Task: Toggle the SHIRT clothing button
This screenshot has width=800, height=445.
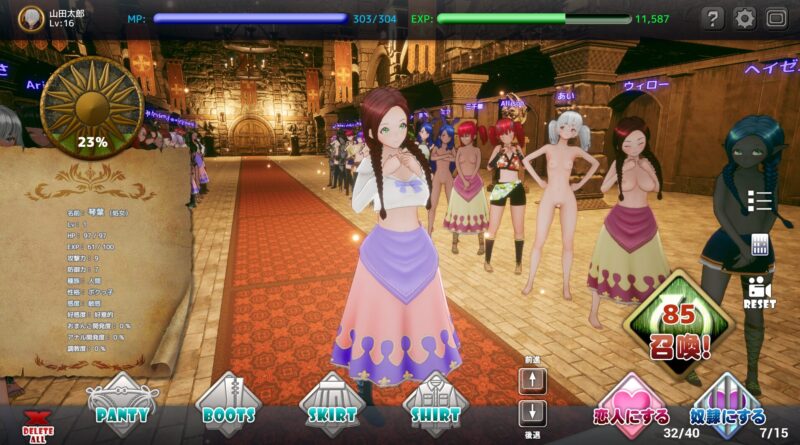Action: (x=436, y=405)
